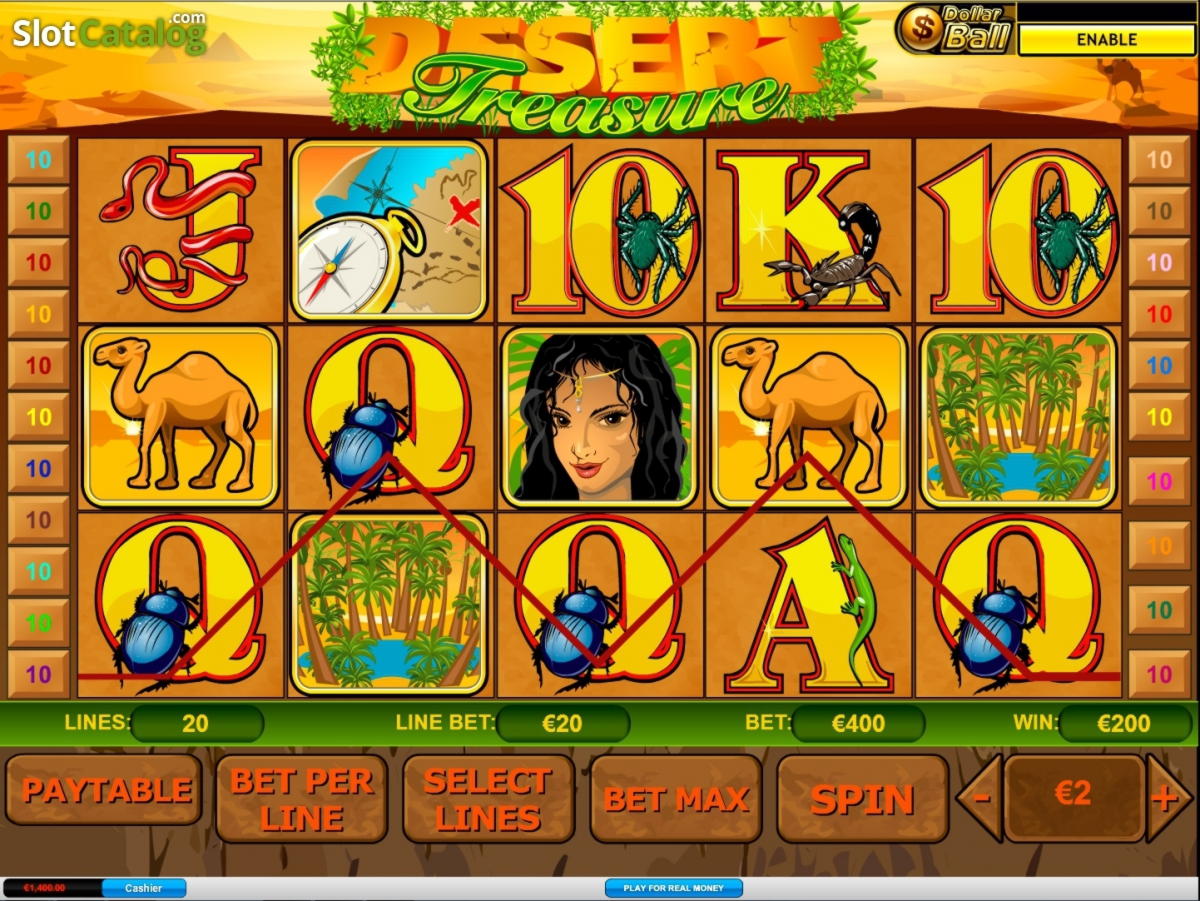Click the Bet Per Line button

301,799
